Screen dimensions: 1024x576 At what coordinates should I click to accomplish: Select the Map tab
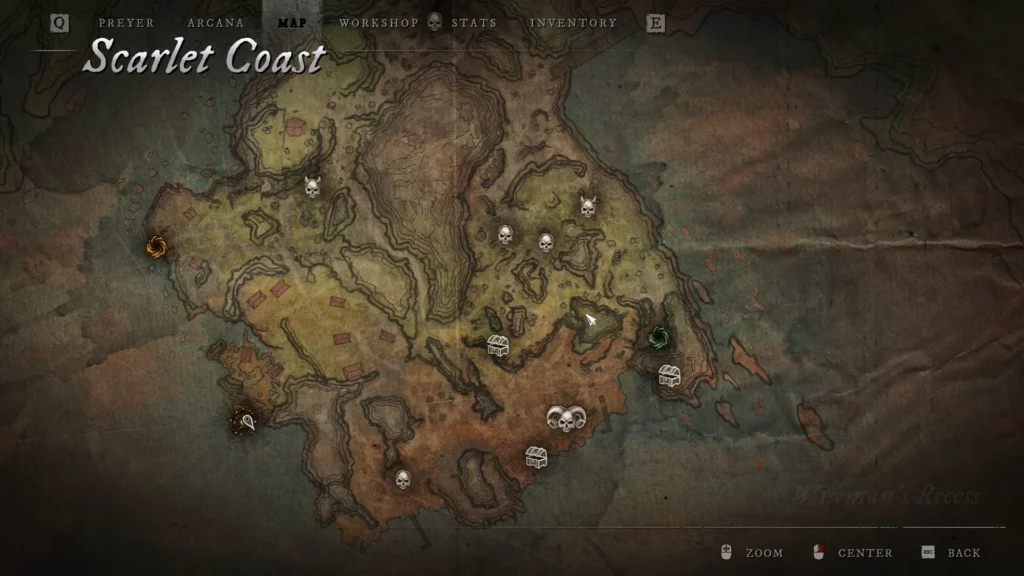(292, 23)
